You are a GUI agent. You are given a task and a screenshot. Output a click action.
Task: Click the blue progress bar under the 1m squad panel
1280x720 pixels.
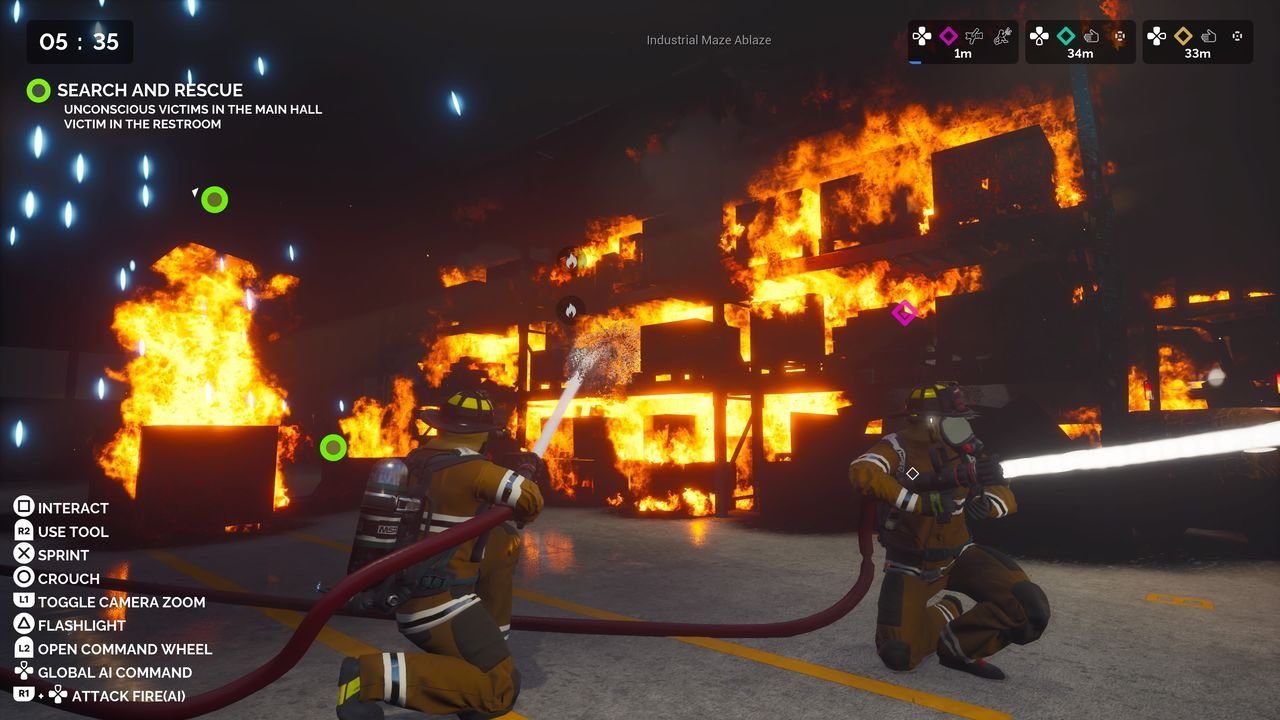[x=917, y=62]
